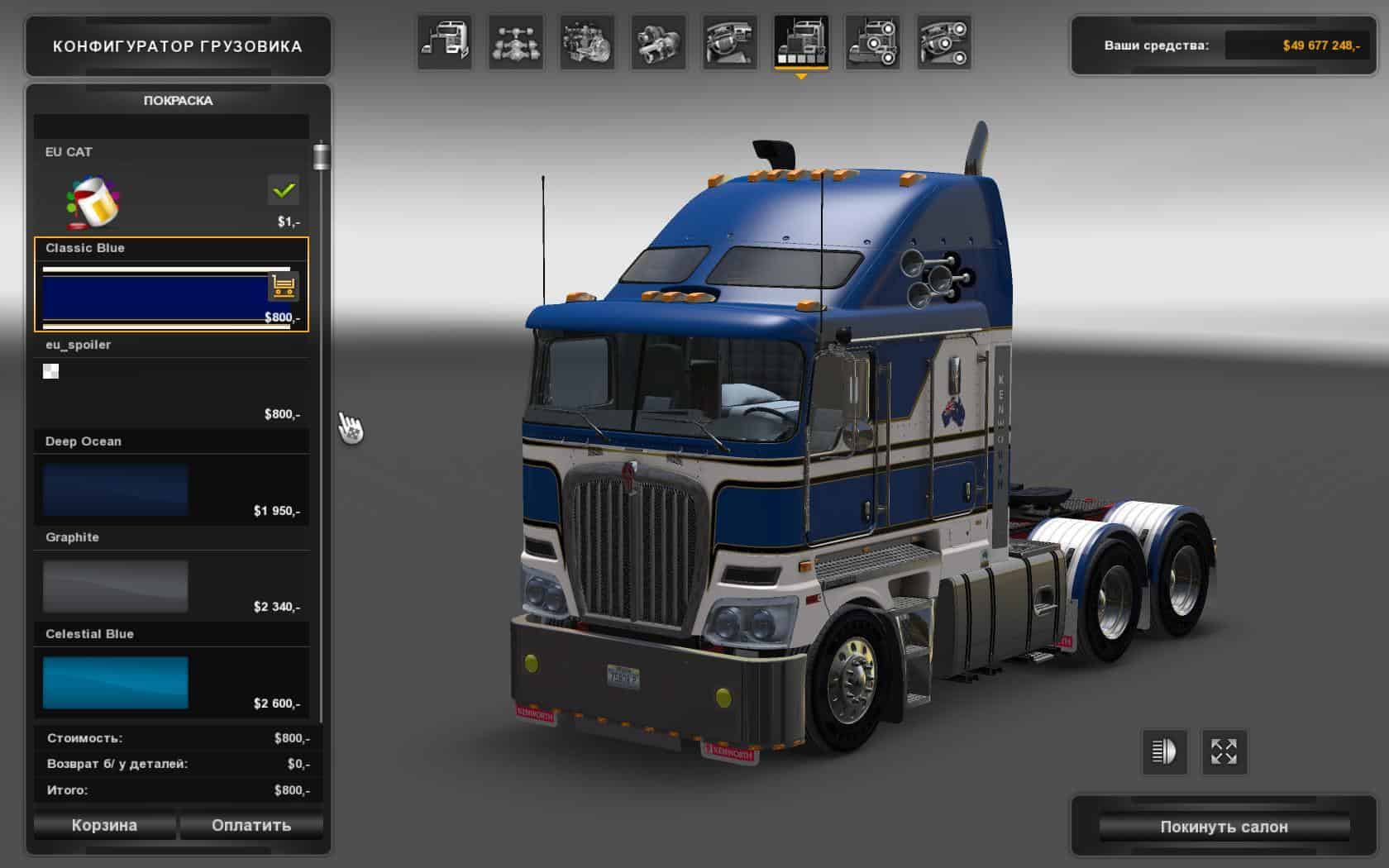1389x868 pixels.
Task: Select the Celestial Blue paint color
Action: [116, 683]
